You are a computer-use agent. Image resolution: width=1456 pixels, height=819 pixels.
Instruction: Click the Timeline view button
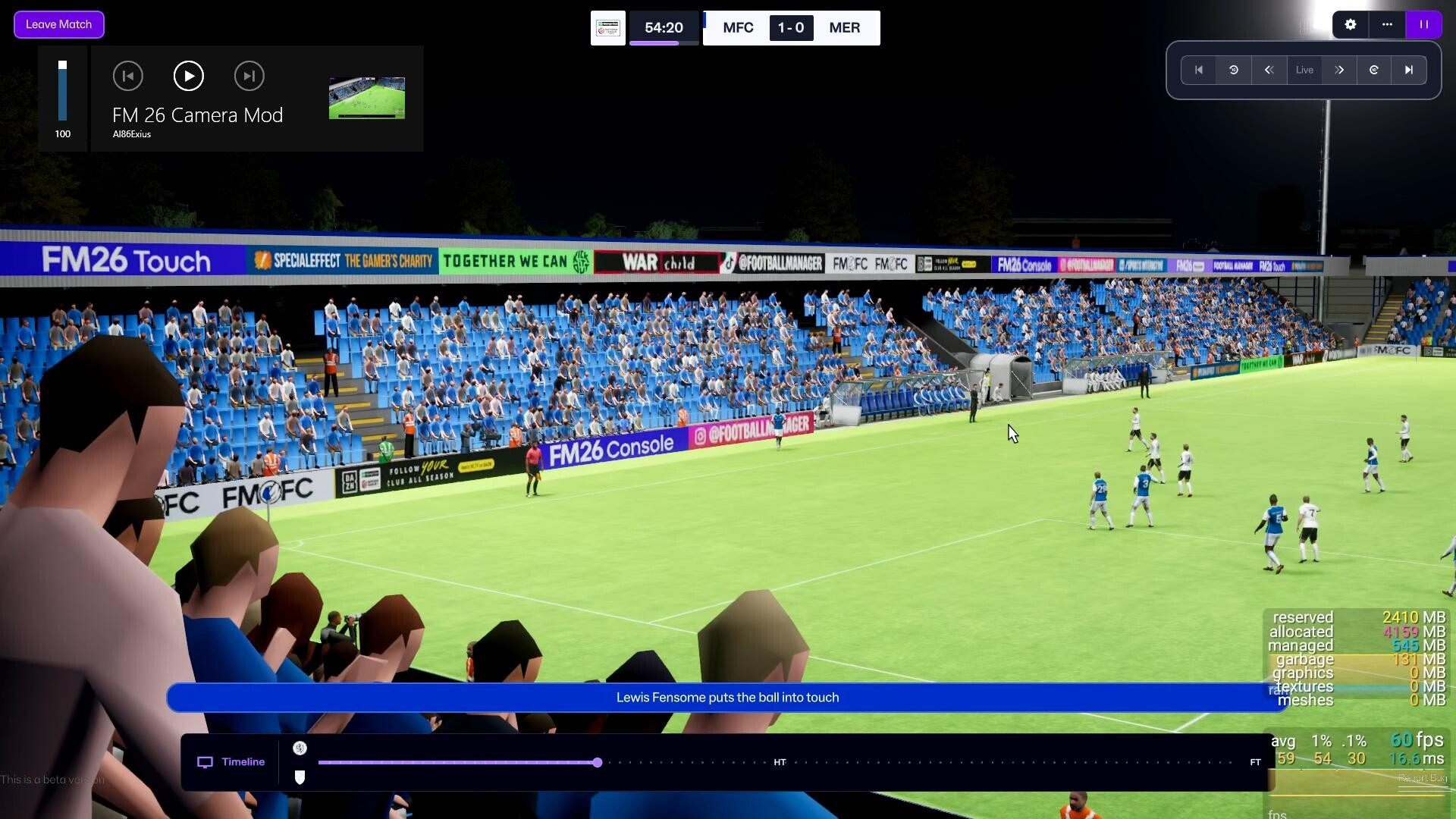tap(231, 762)
